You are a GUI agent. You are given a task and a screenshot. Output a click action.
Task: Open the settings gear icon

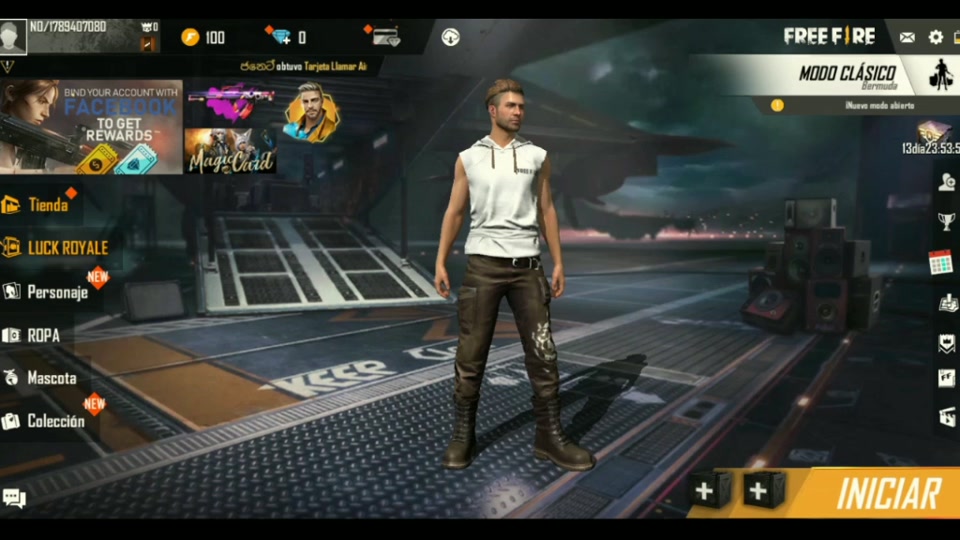pyautogui.click(x=936, y=37)
